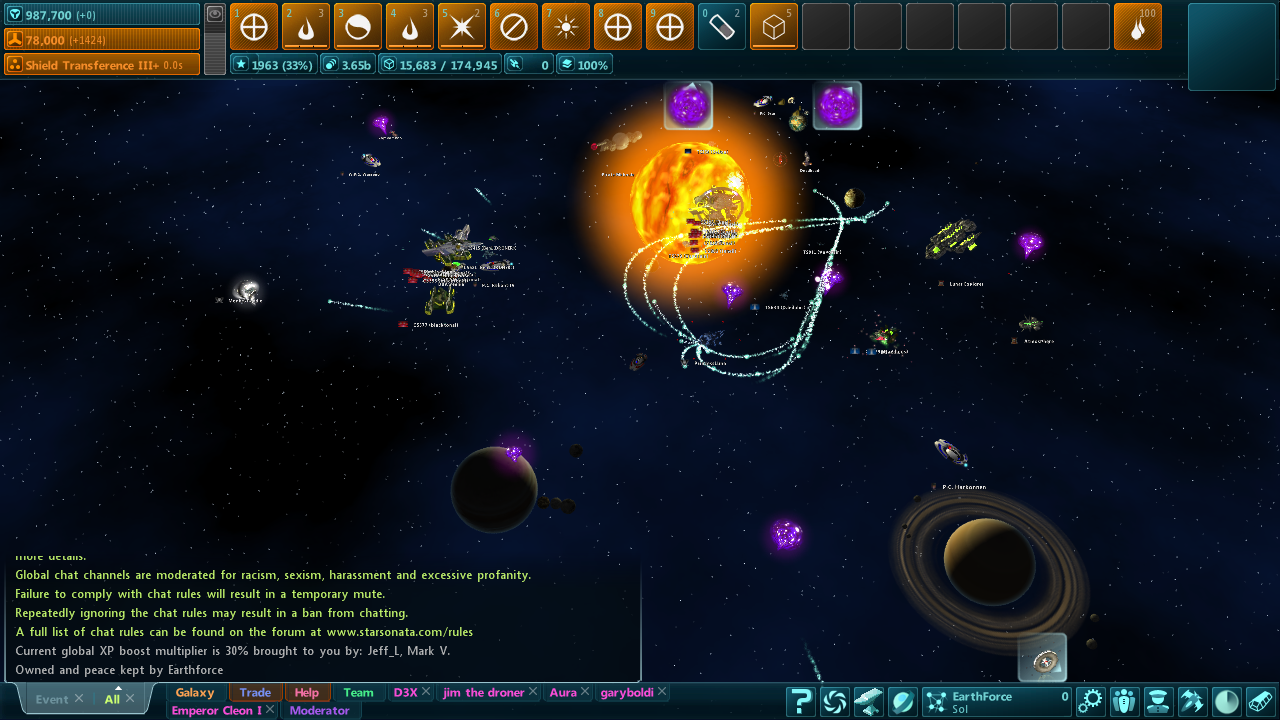The image size is (1280, 720).
Task: Open the question mark help button
Action: point(800,701)
